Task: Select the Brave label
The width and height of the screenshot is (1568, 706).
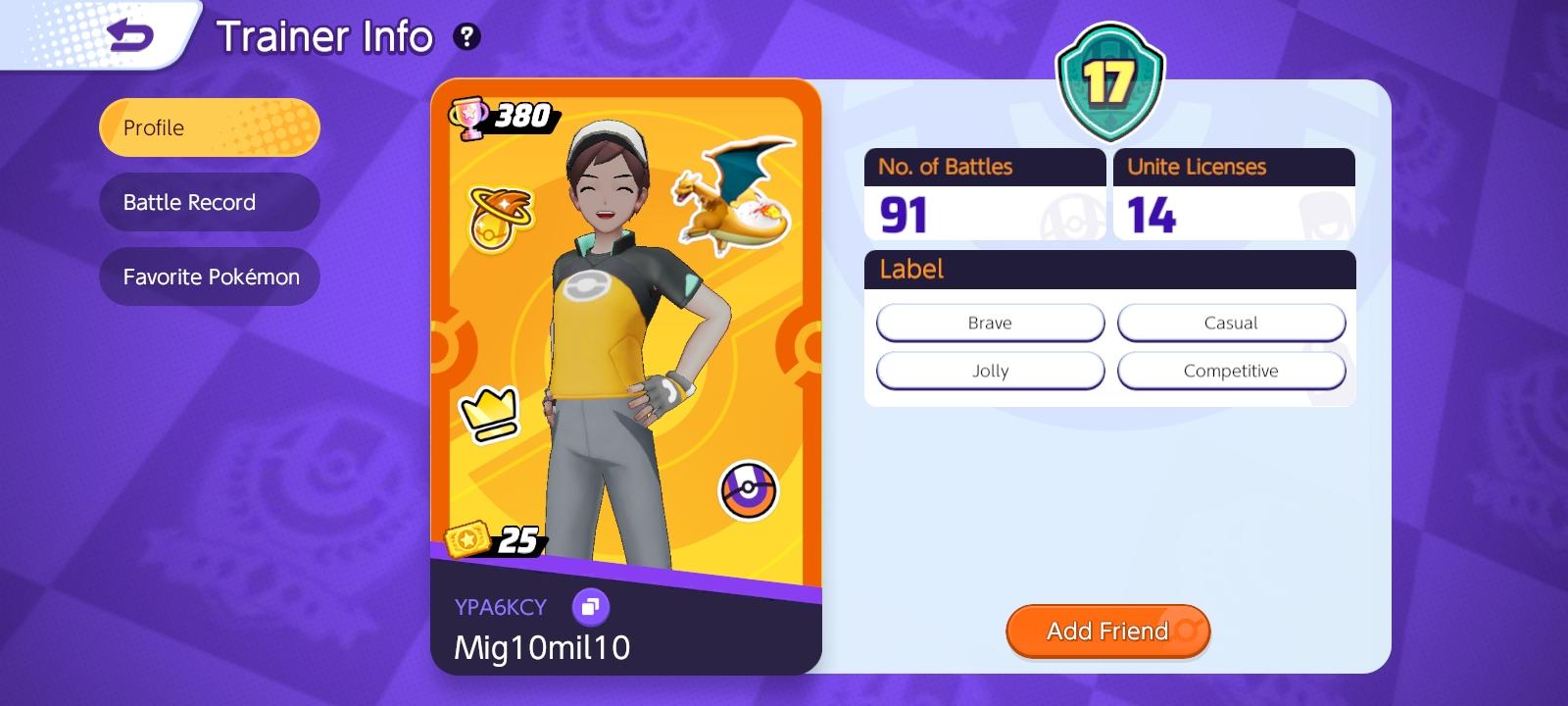Action: click(x=990, y=322)
